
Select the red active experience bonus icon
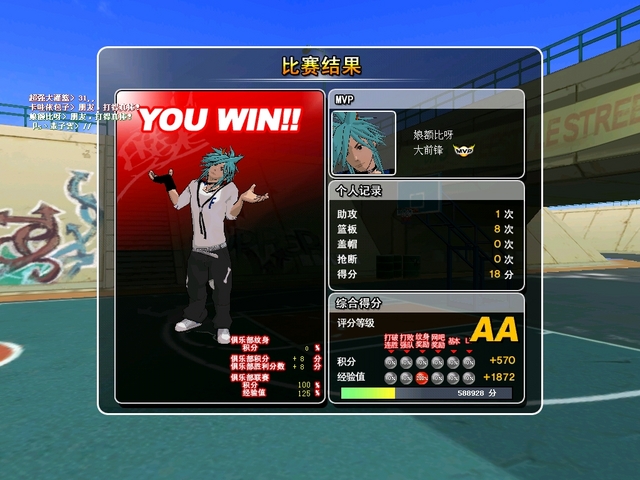(x=422, y=377)
